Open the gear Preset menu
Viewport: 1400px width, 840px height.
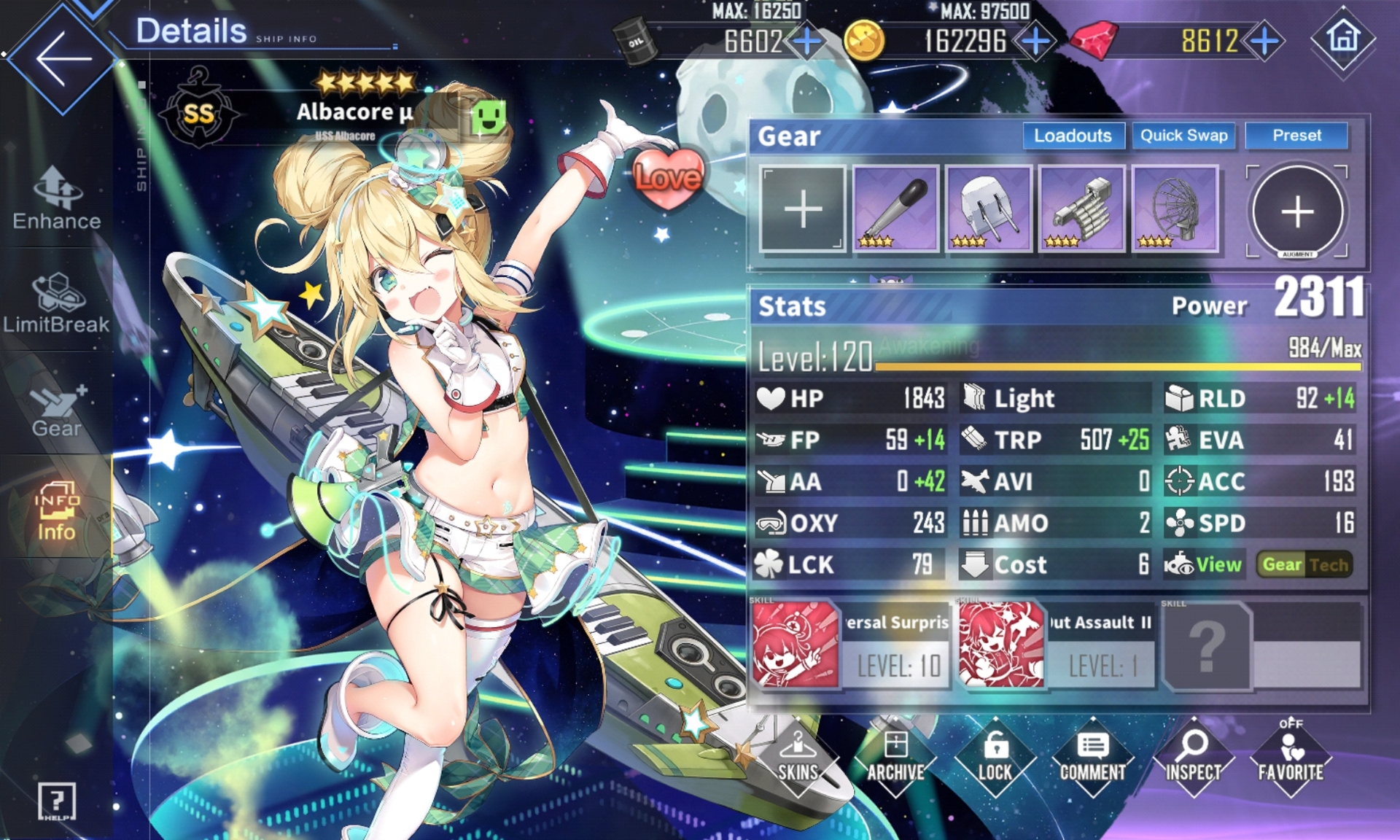pyautogui.click(x=1296, y=136)
